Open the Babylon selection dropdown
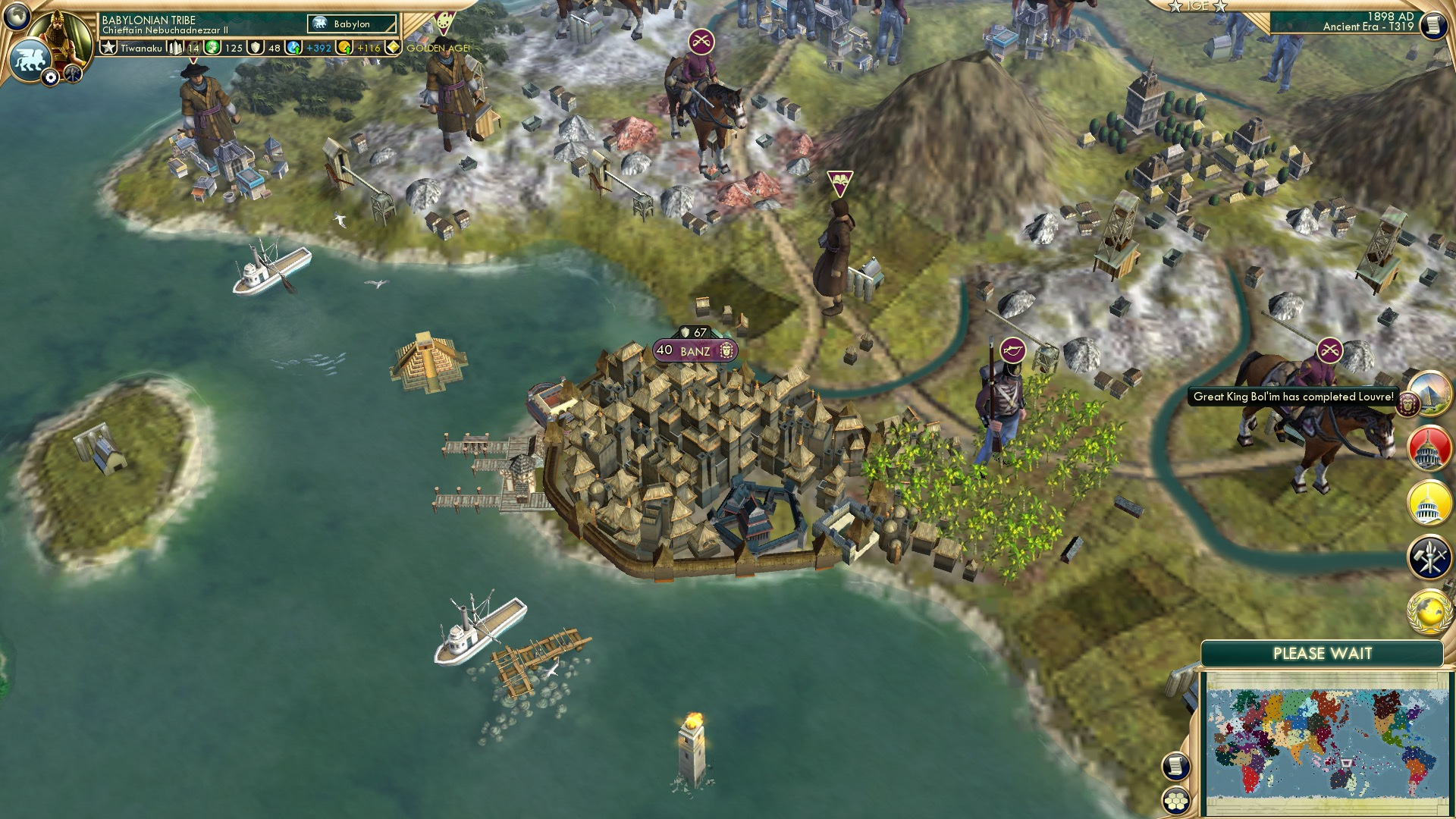Screen dimensions: 1456x819 point(351,24)
